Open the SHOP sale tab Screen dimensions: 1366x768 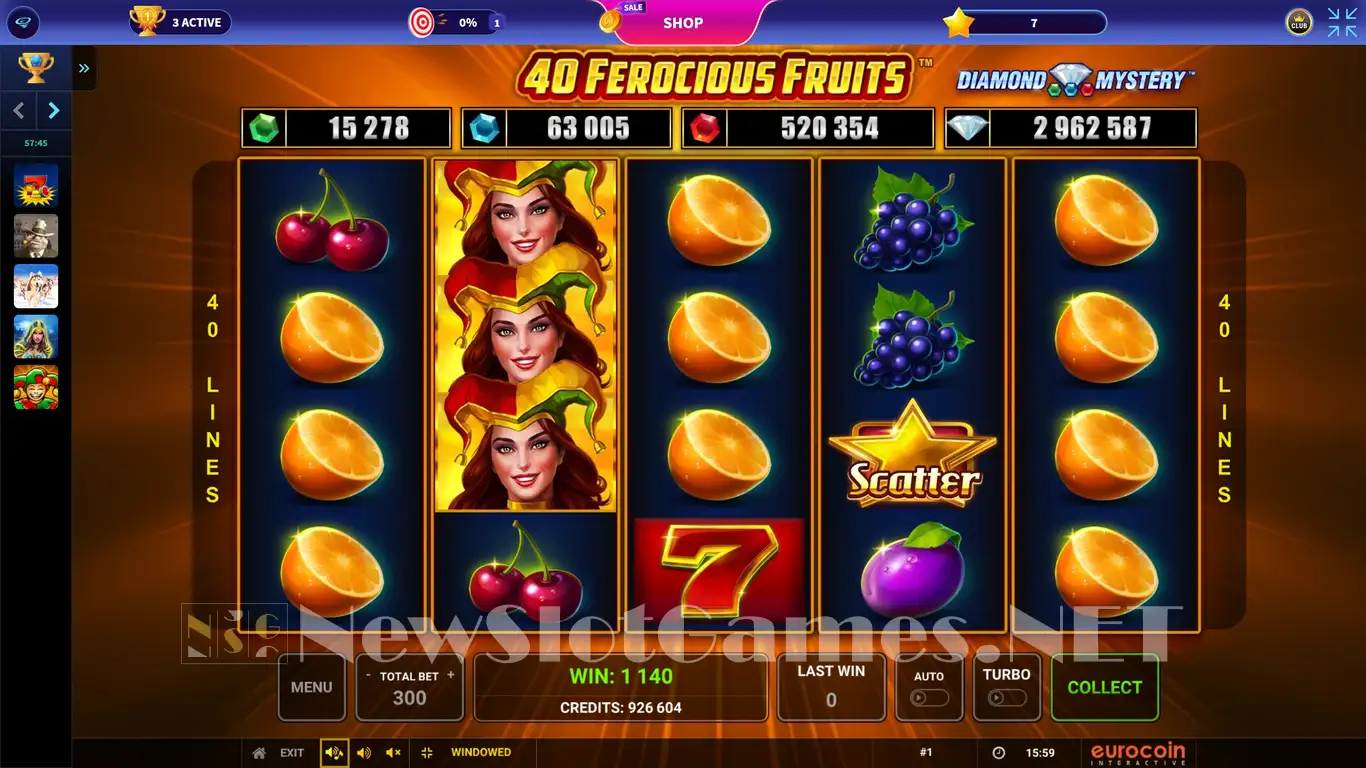point(683,22)
